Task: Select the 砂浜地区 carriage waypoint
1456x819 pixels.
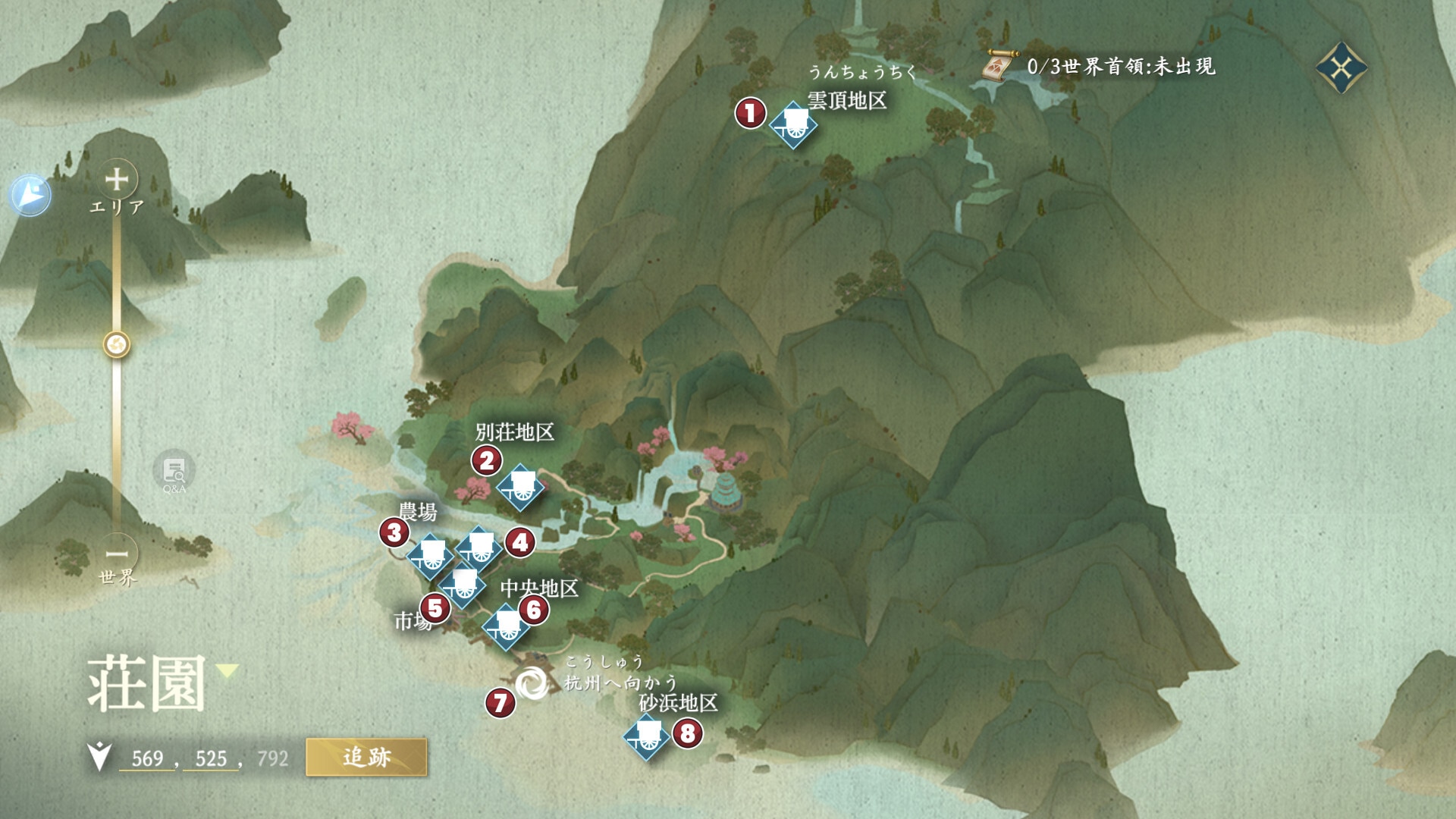Action: (647, 736)
